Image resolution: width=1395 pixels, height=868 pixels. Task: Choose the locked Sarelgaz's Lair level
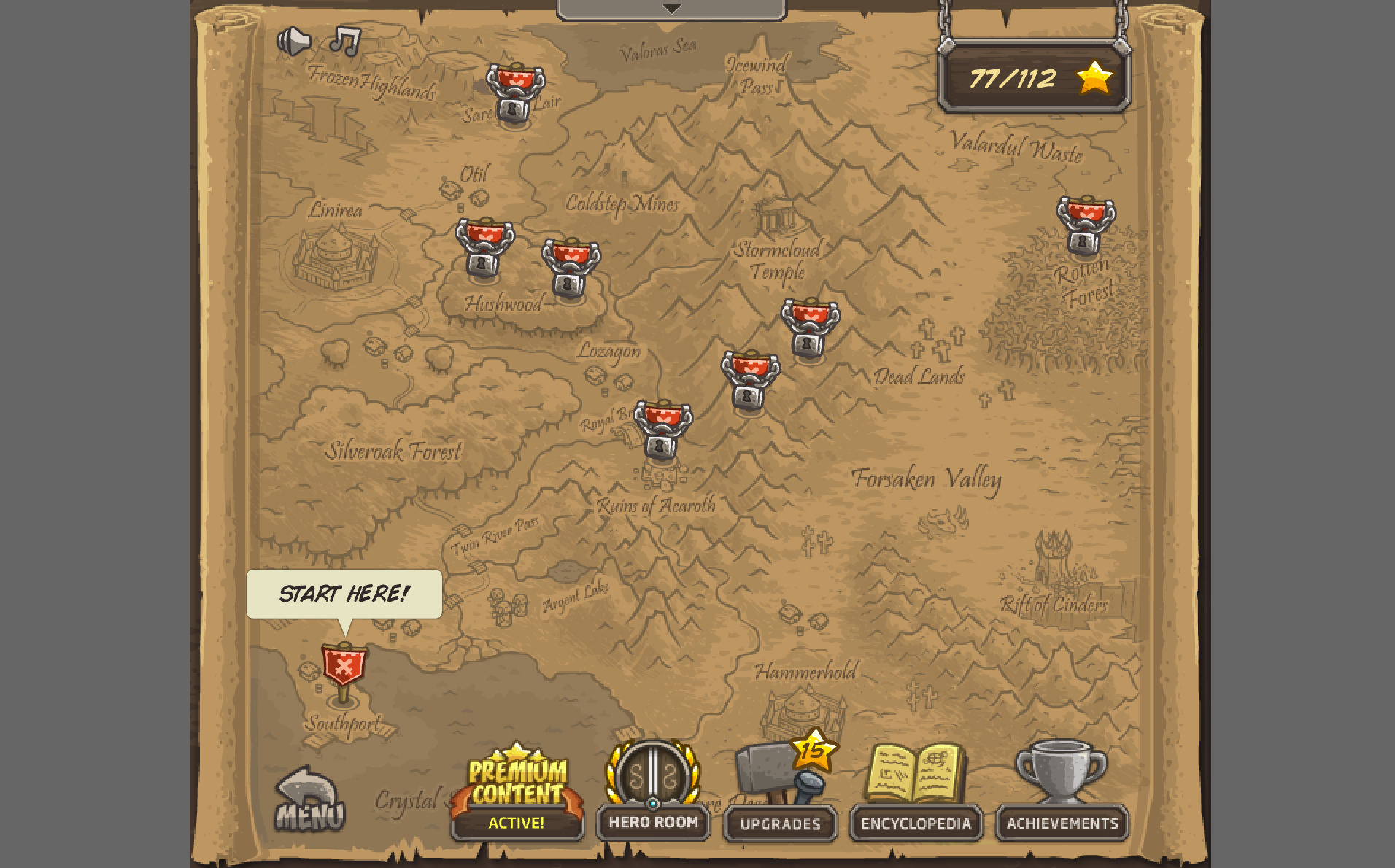tap(515, 95)
